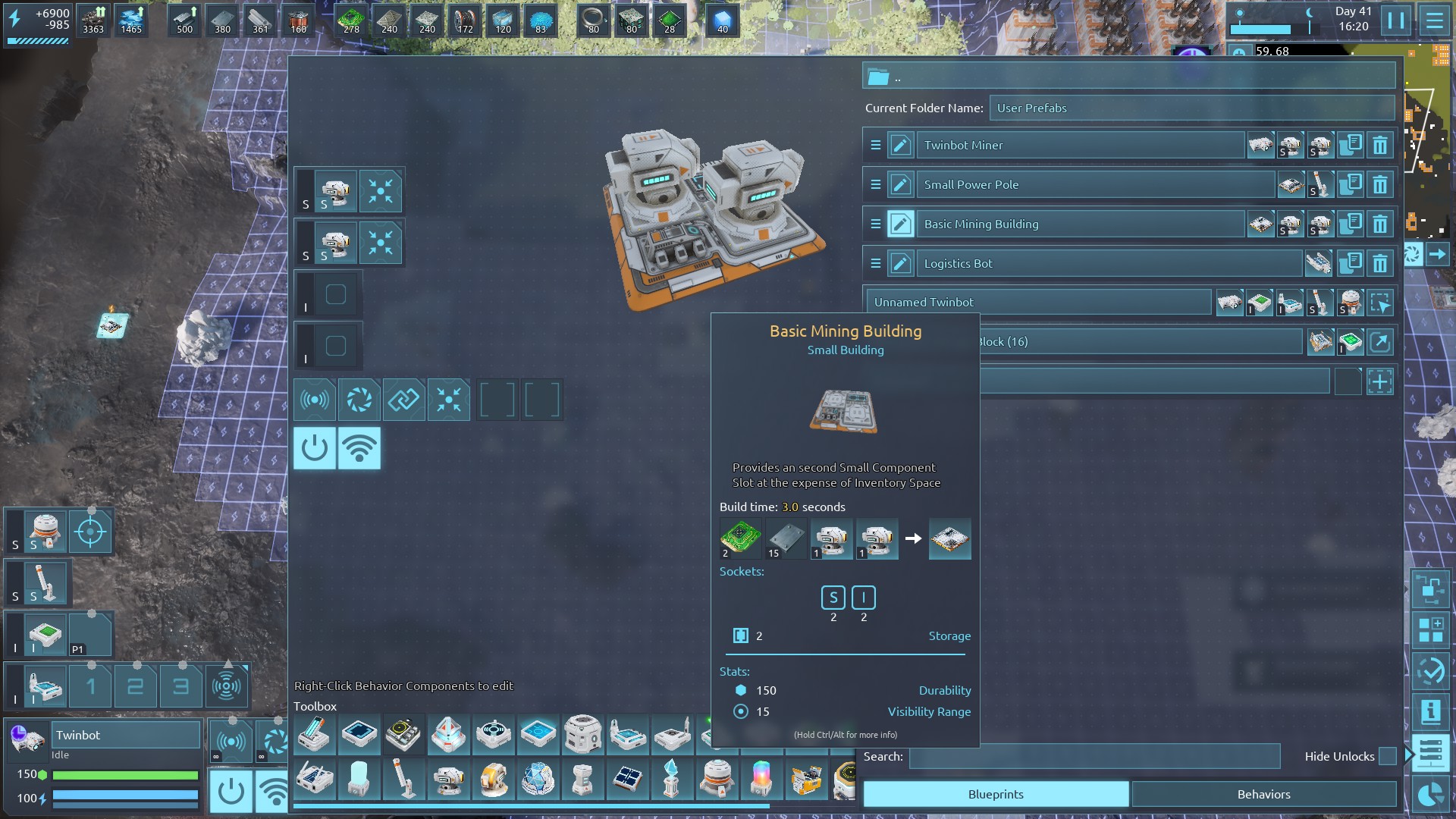
Task: Select the Twinbot unit name panel
Action: click(x=125, y=735)
